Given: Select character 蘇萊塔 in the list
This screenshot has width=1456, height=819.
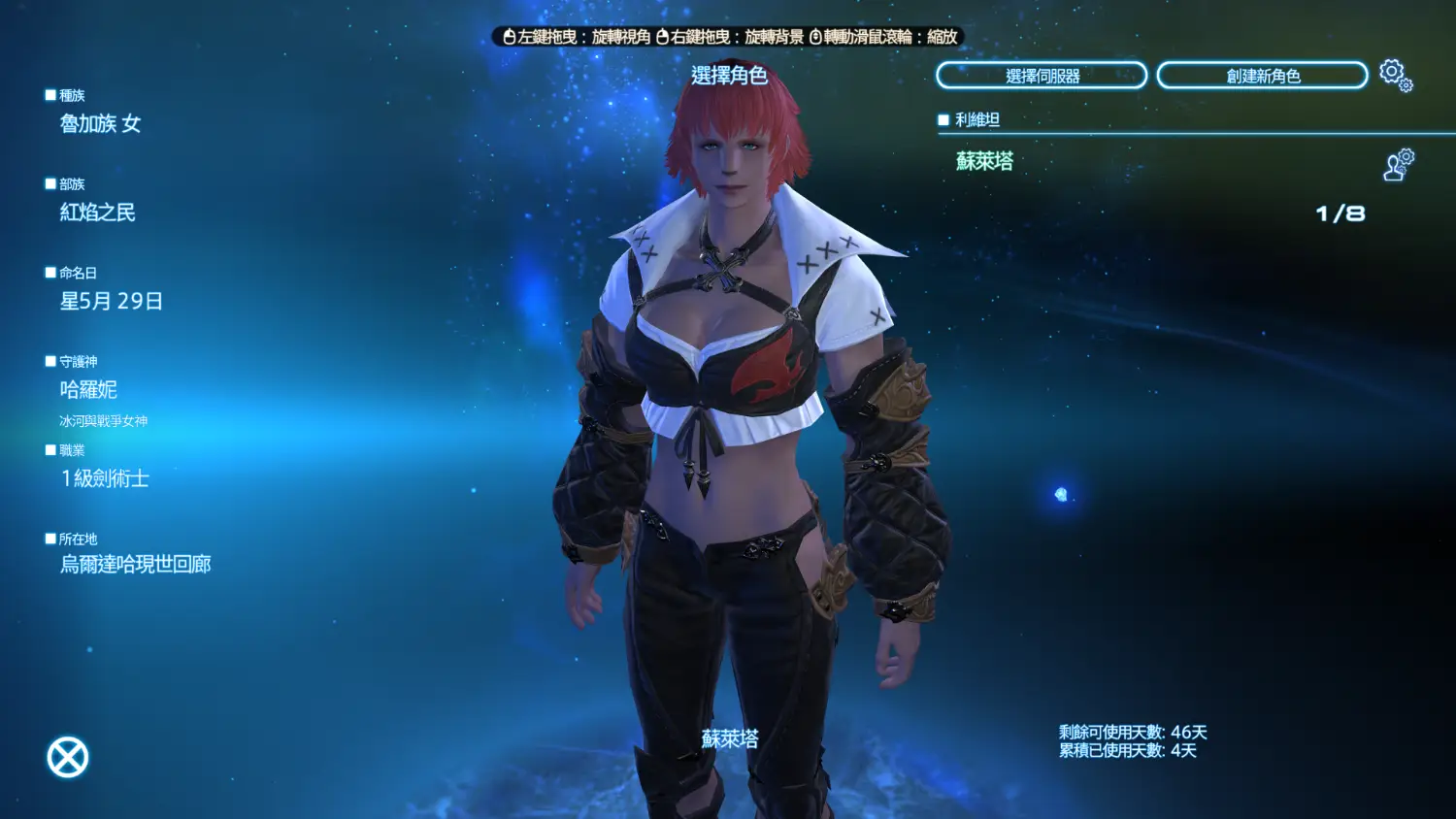Looking at the screenshot, I should pos(984,161).
